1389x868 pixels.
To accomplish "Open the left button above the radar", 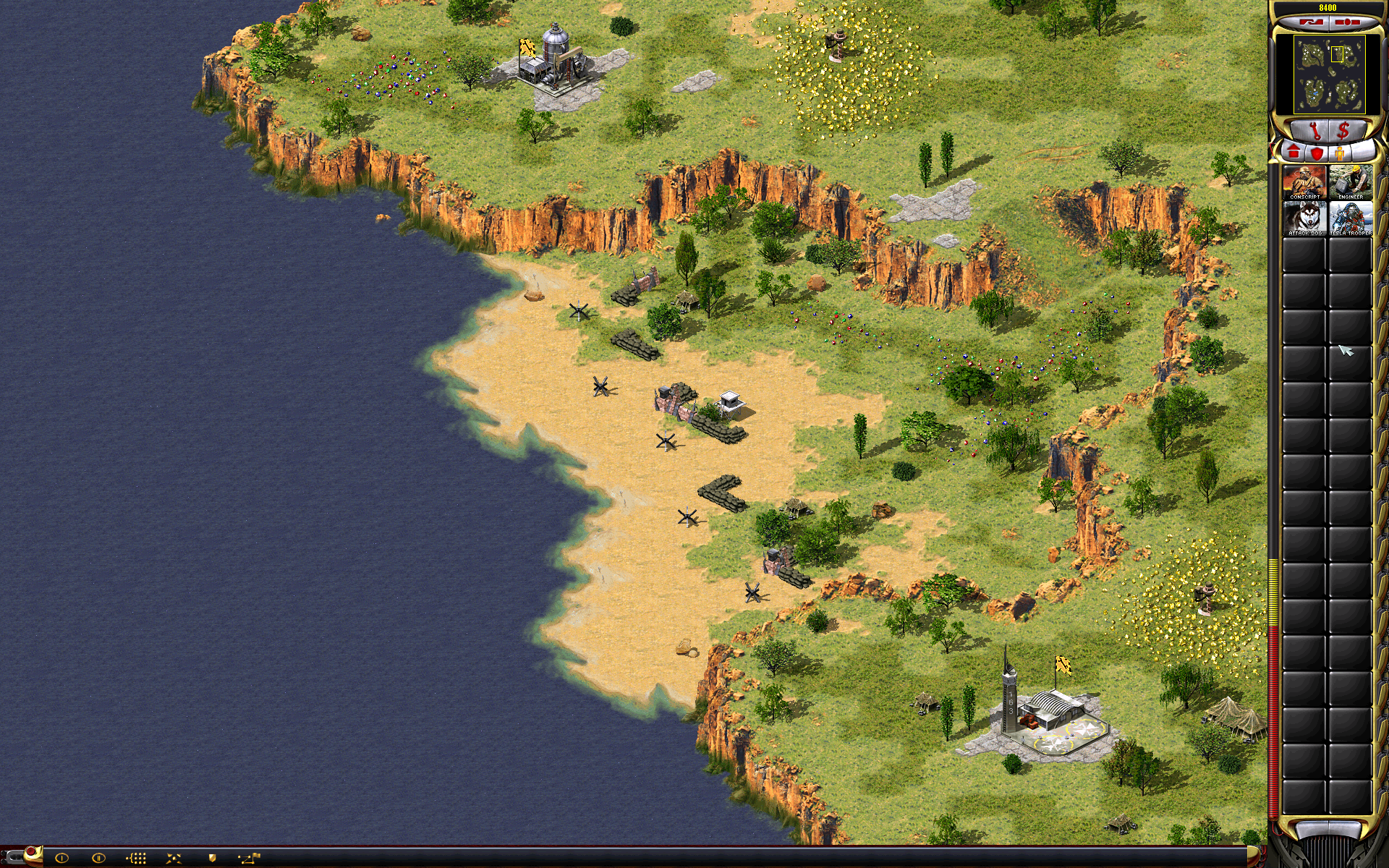I will pos(1312,22).
